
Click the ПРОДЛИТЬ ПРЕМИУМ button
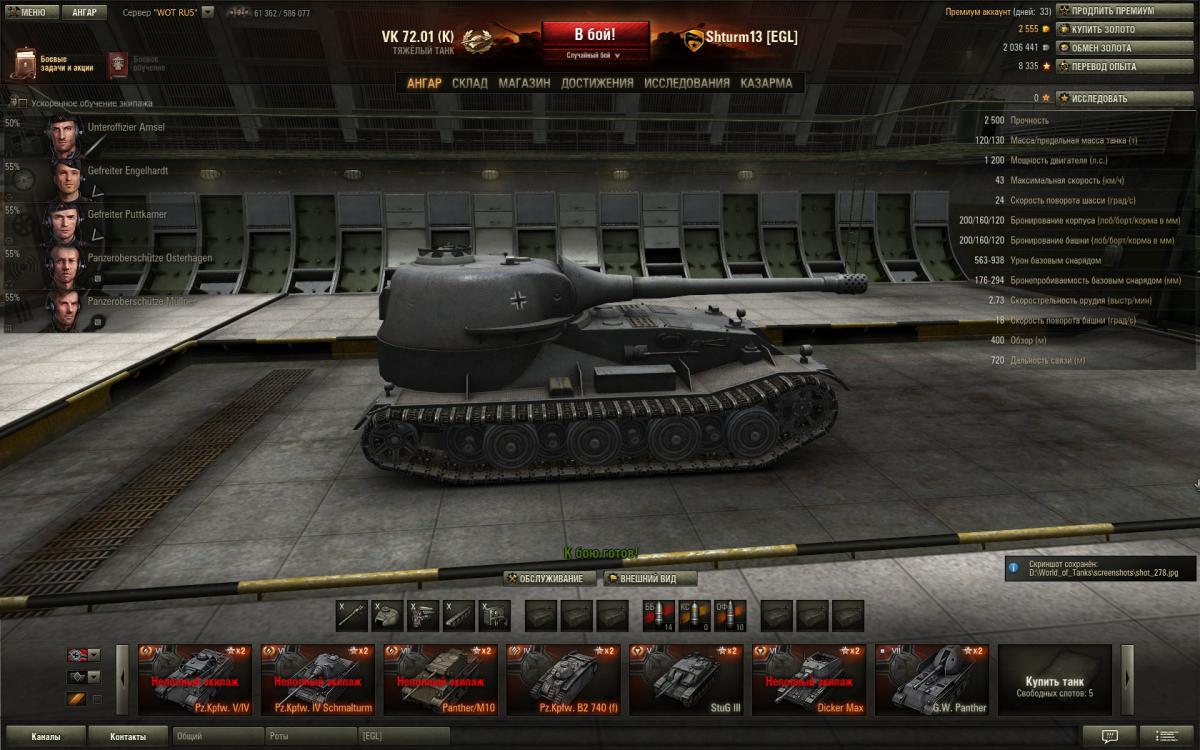point(1124,11)
